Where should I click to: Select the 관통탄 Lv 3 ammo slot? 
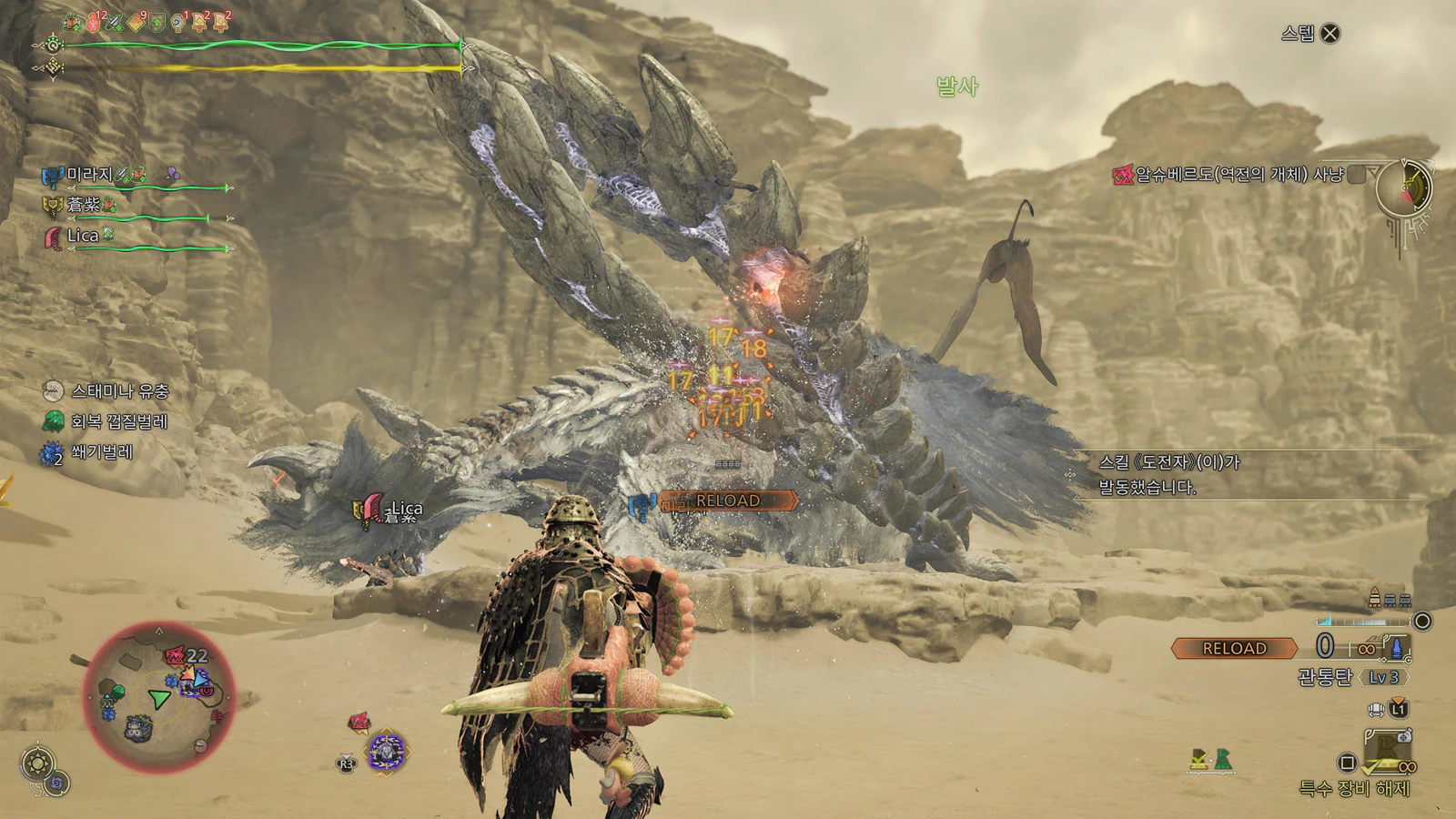pyautogui.click(x=1352, y=677)
